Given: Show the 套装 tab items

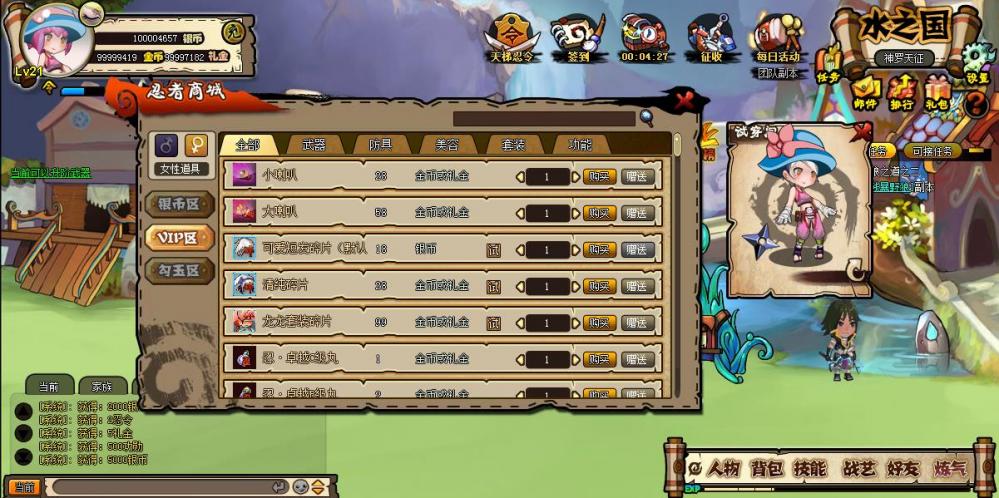Looking at the screenshot, I should coord(513,145).
